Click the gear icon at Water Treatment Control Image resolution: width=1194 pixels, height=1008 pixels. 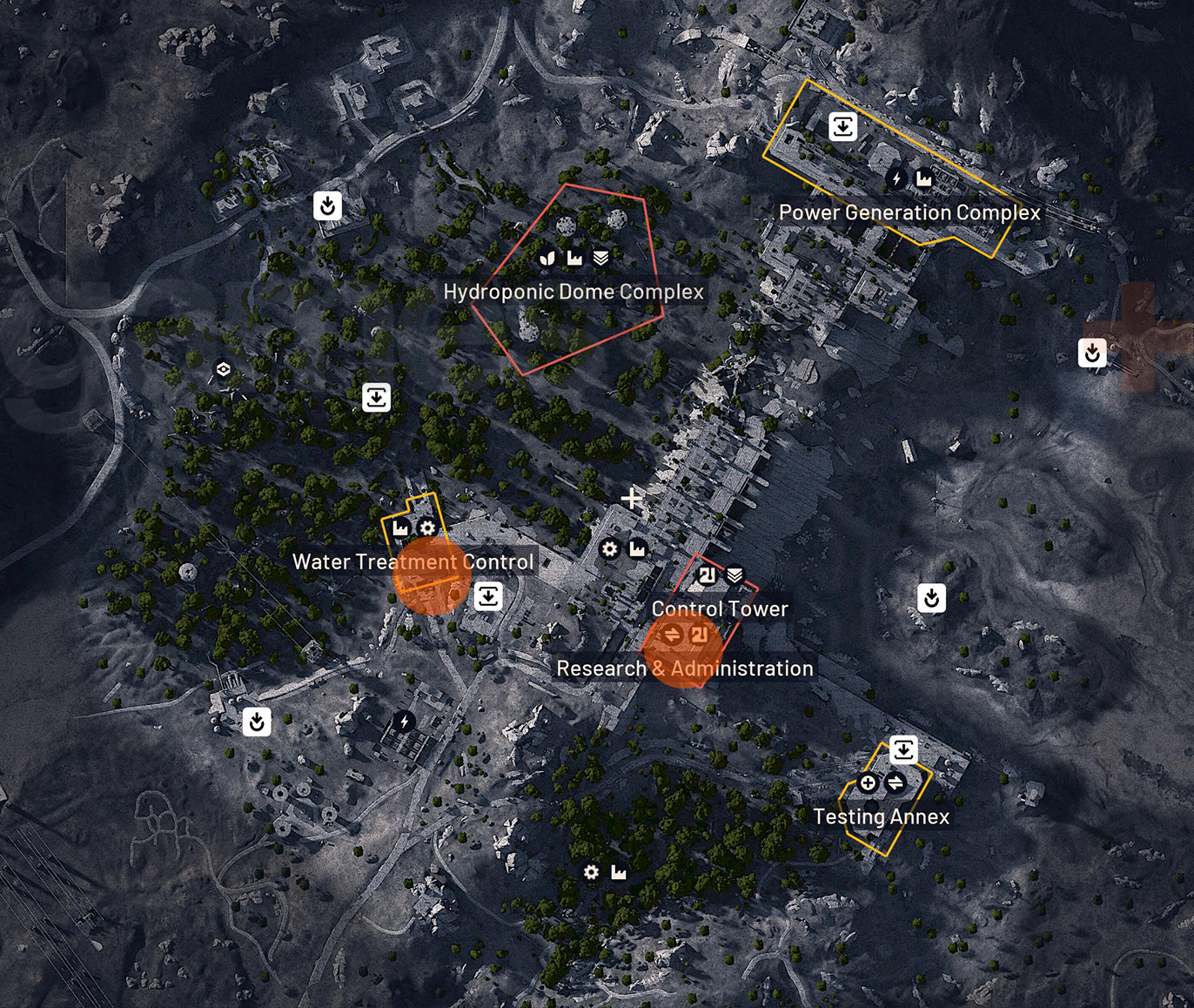(427, 528)
